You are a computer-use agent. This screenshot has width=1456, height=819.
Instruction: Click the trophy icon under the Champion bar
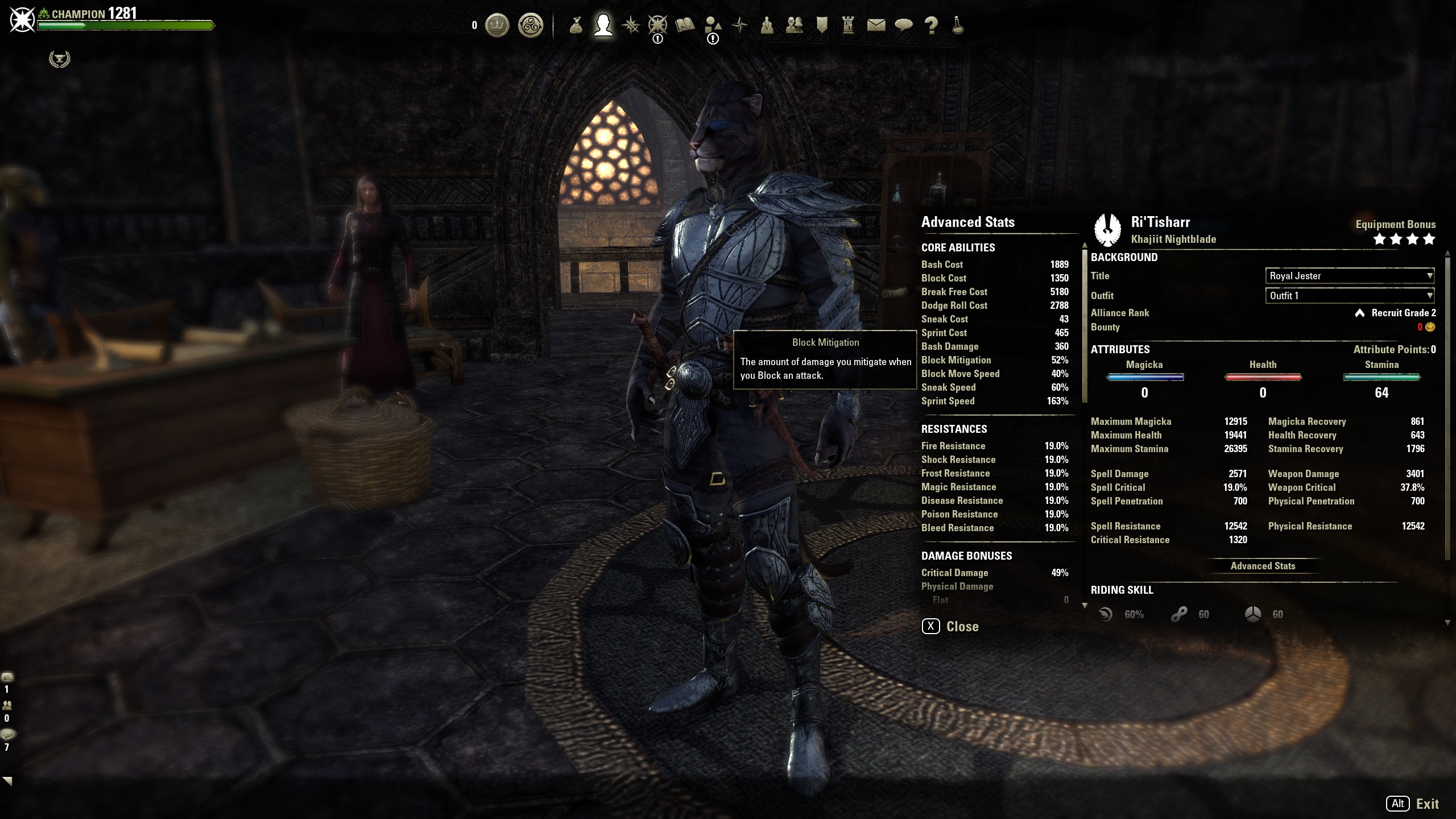pos(59,59)
